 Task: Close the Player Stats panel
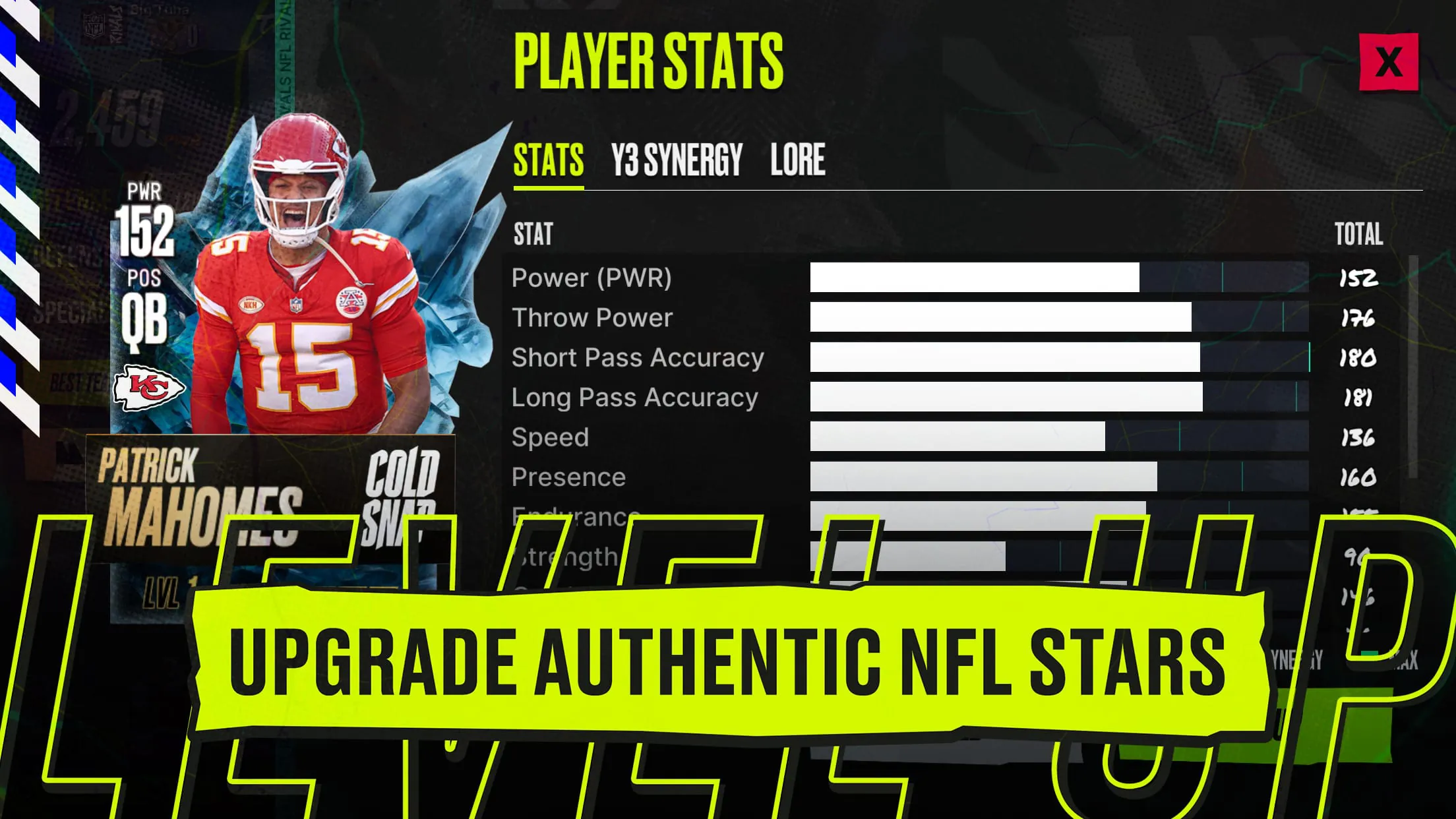click(1388, 63)
